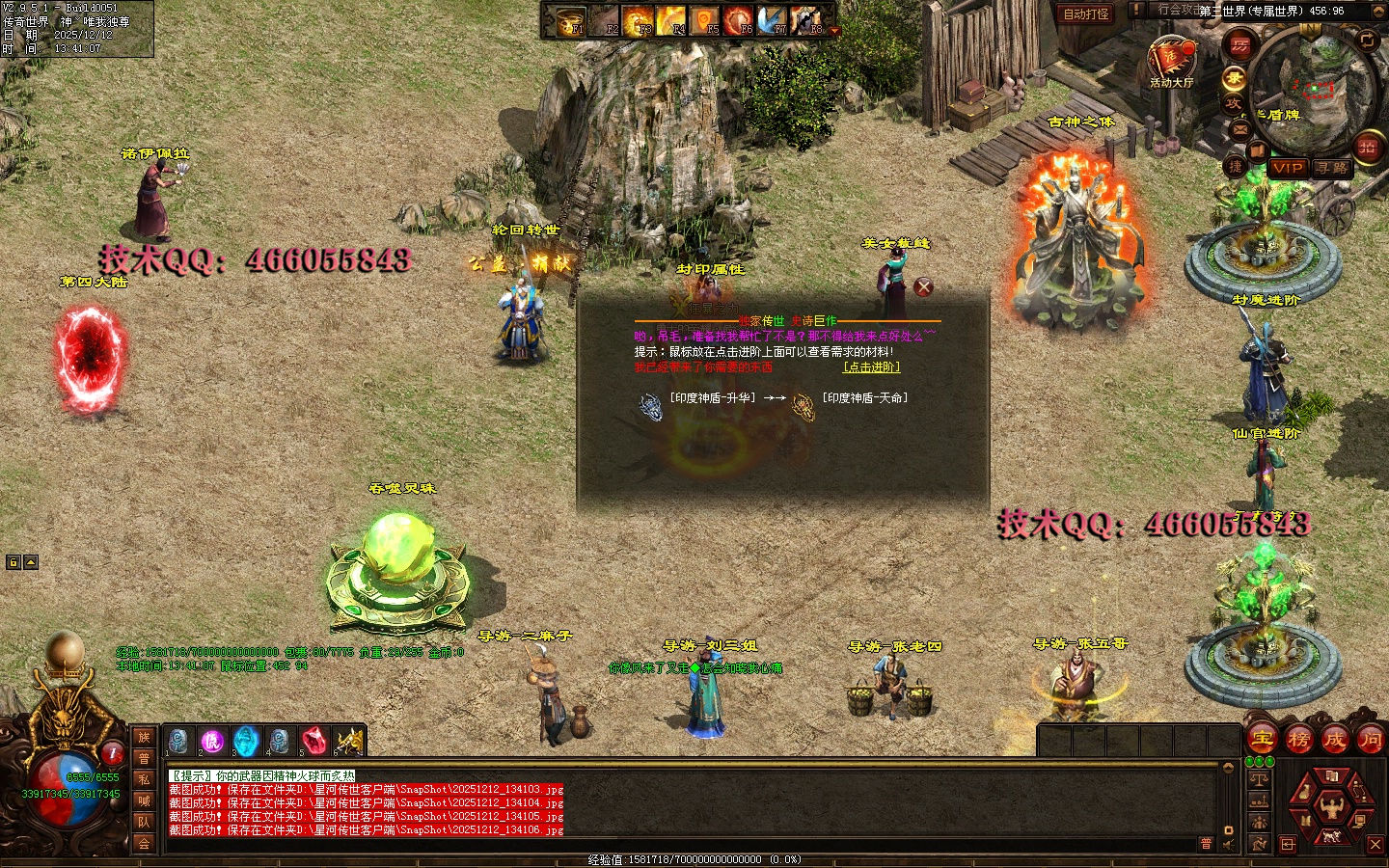Switch to 私 private chat channel
The width and height of the screenshot is (1389, 868).
(144, 779)
